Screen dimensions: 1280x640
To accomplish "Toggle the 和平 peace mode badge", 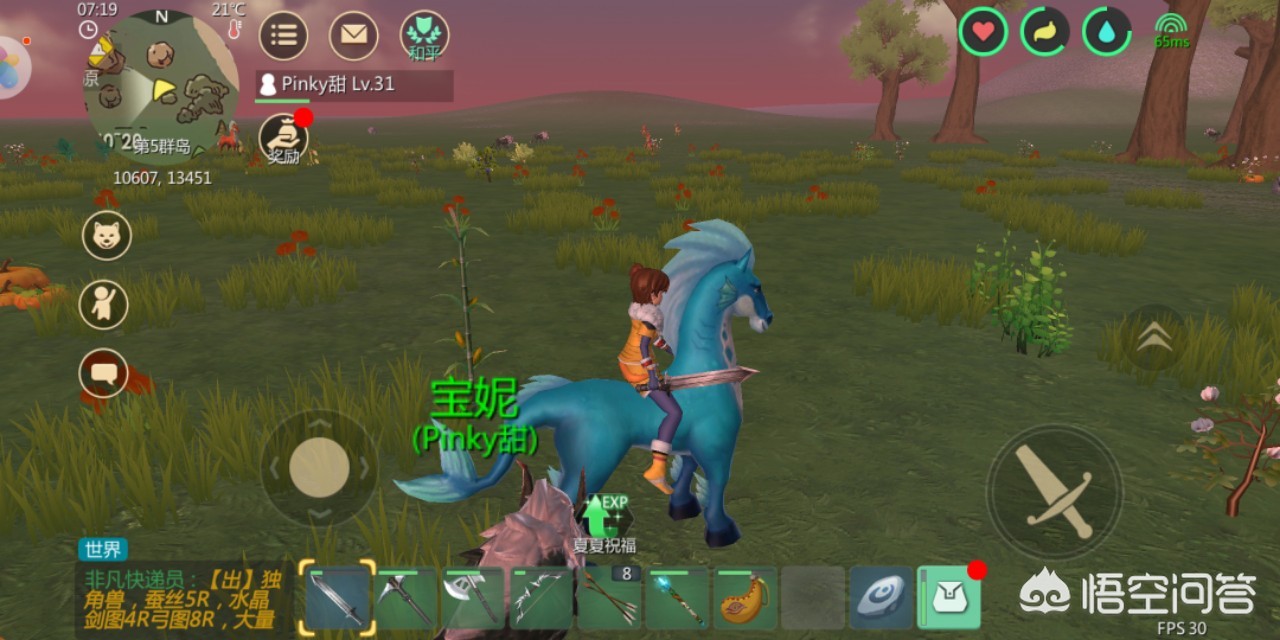I will coord(424,36).
